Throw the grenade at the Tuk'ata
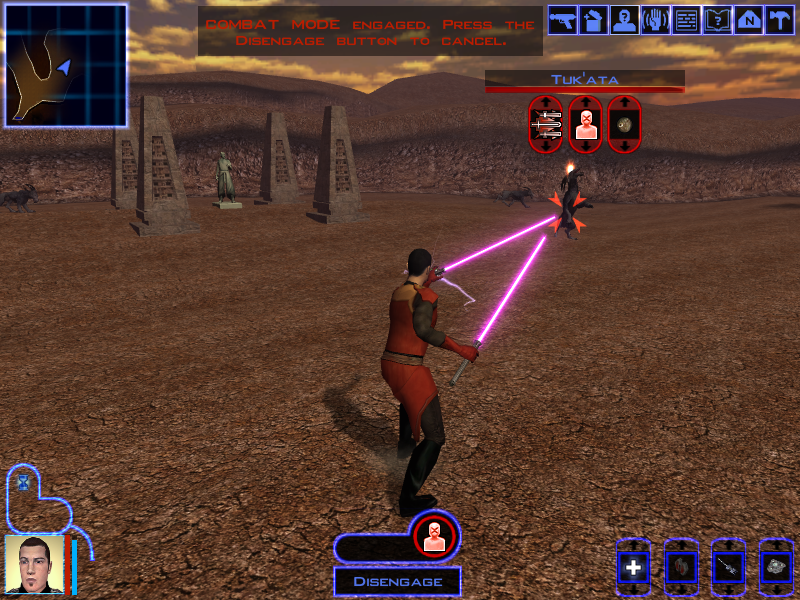 pyautogui.click(x=624, y=124)
